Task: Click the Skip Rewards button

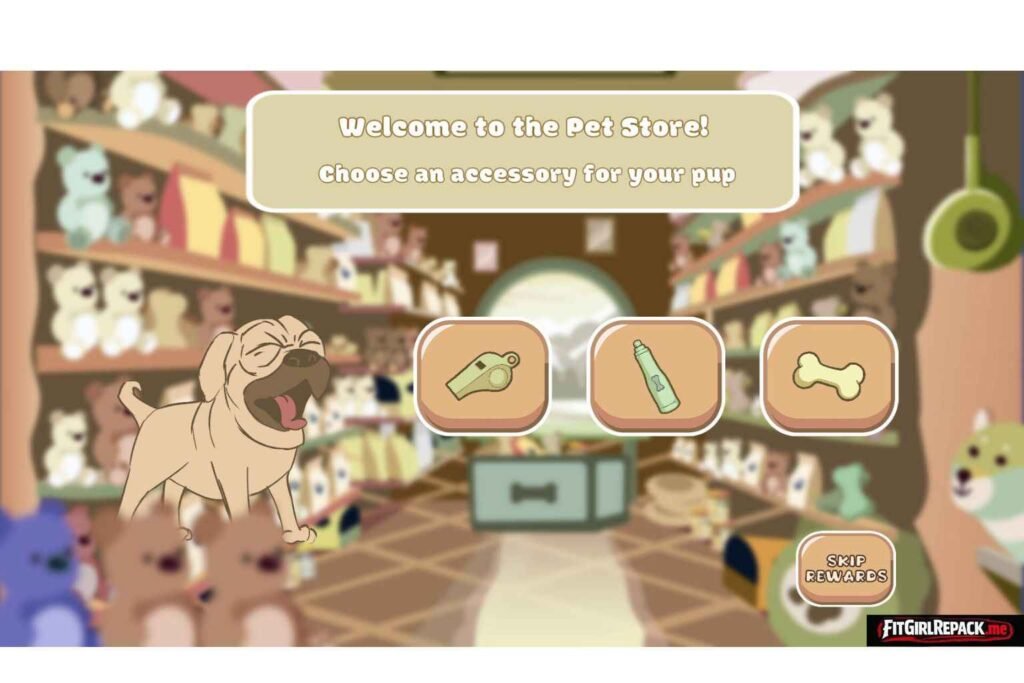Action: (x=845, y=569)
